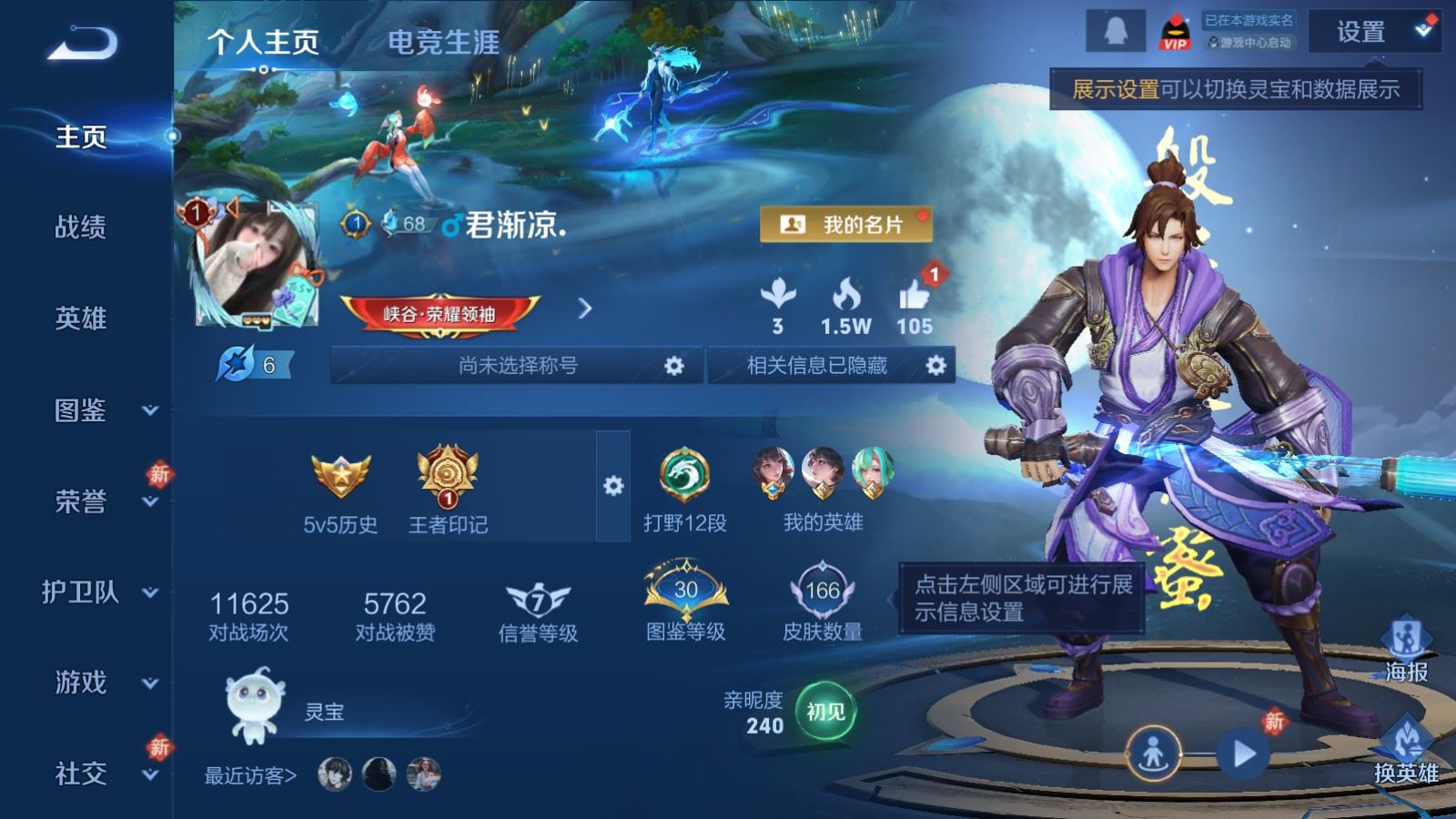Select 战绩 in the left menu

pyautogui.click(x=80, y=228)
